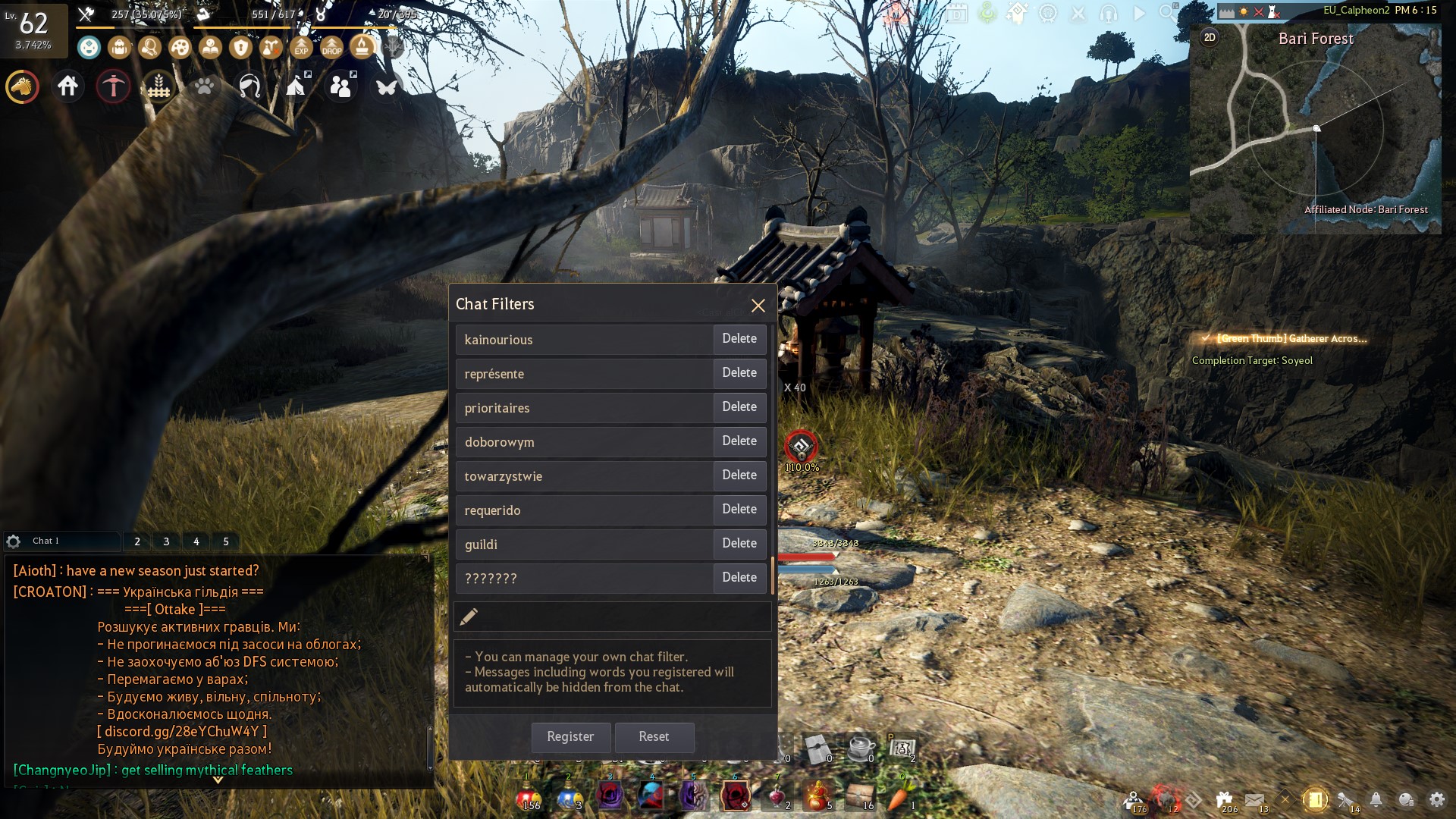Open the pet paw icon
This screenshot has width=1456, height=819.
(204, 86)
